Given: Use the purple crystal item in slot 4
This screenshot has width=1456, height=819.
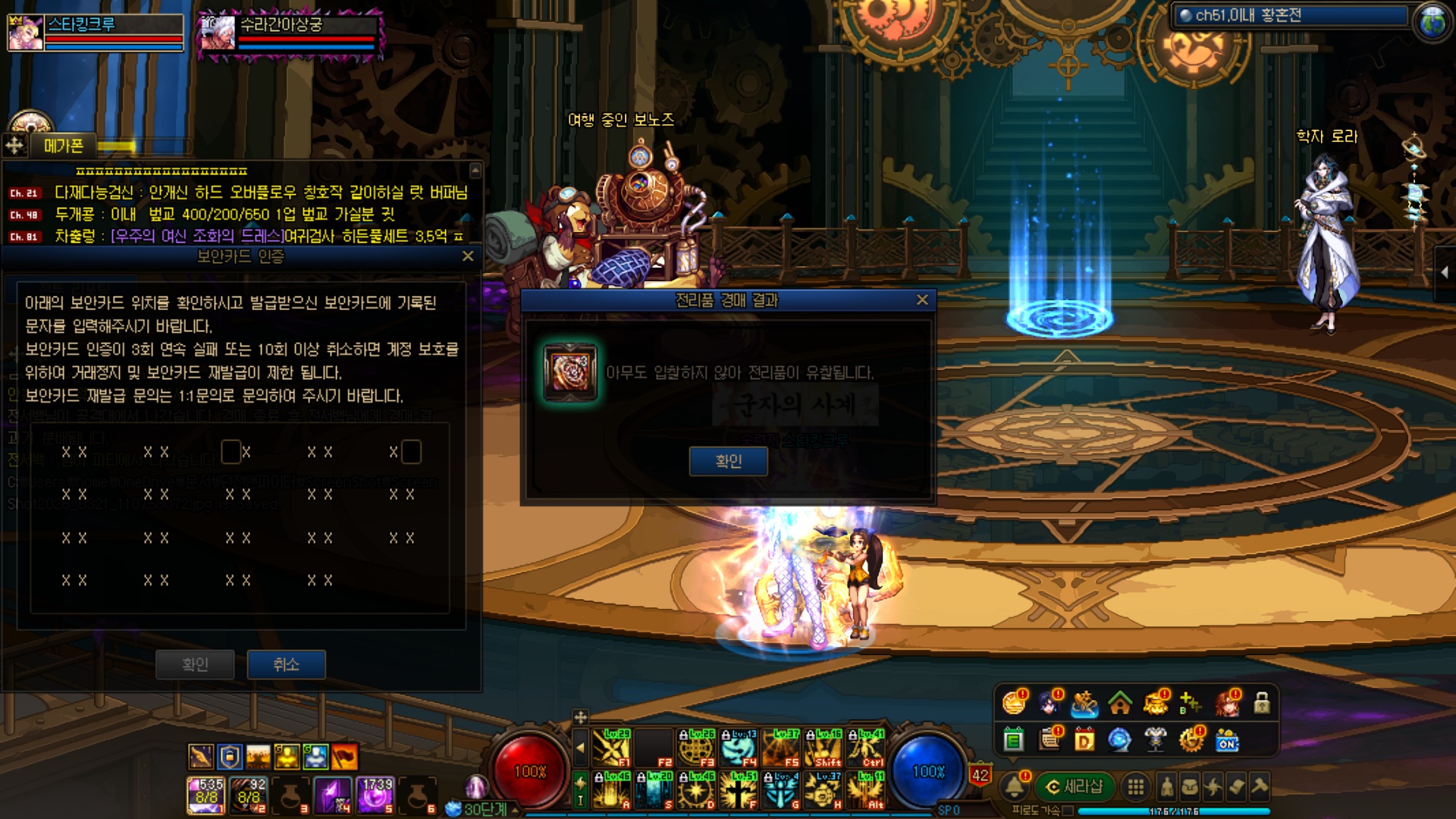Looking at the screenshot, I should coord(332,795).
